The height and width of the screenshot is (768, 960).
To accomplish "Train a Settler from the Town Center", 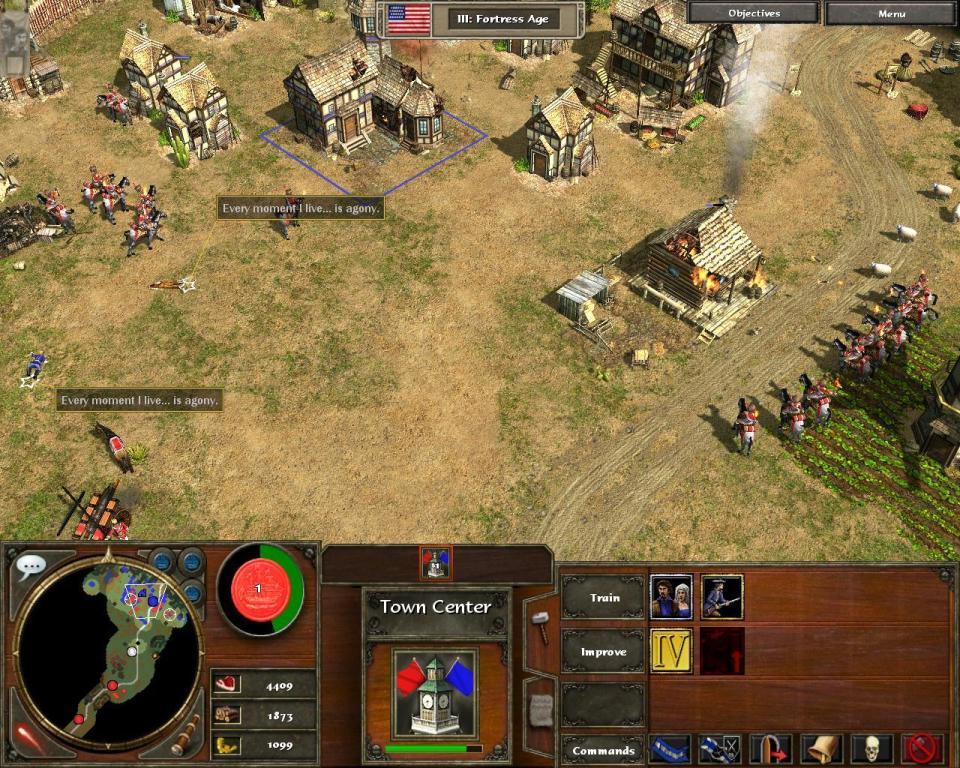I will coord(671,596).
